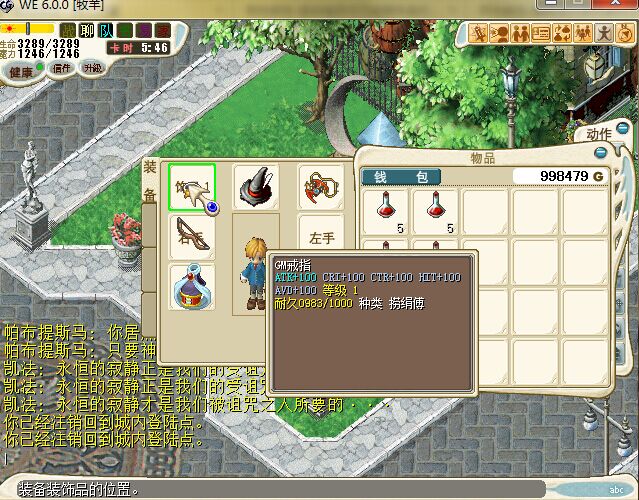639x500 pixels.
Task: Click the bow weapon equipment slot
Action: coord(192,236)
